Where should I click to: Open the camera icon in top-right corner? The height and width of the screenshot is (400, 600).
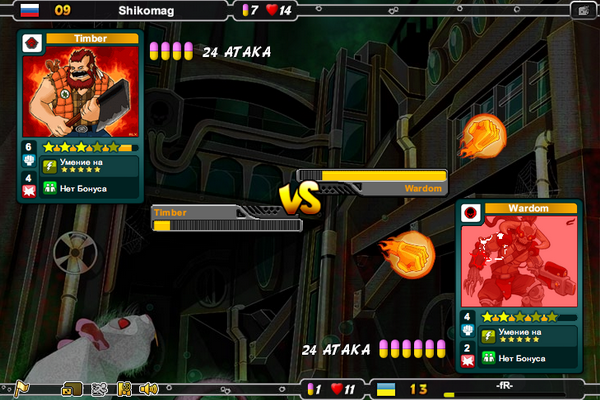coord(583,10)
